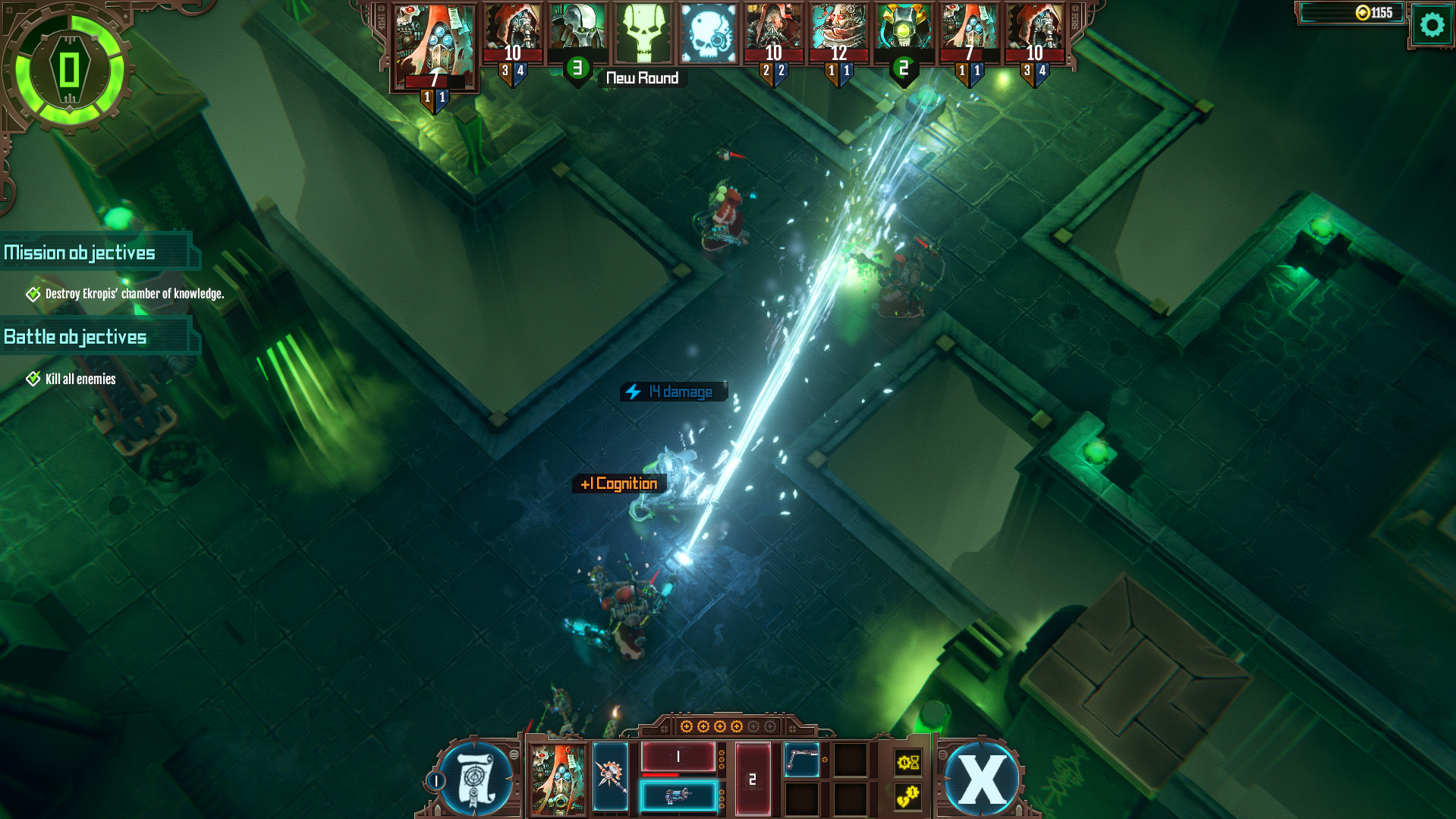This screenshot has height=819, width=1456.
Task: Check the 'Destroy Ekropis' chamber' objective marker
Action: [33, 294]
